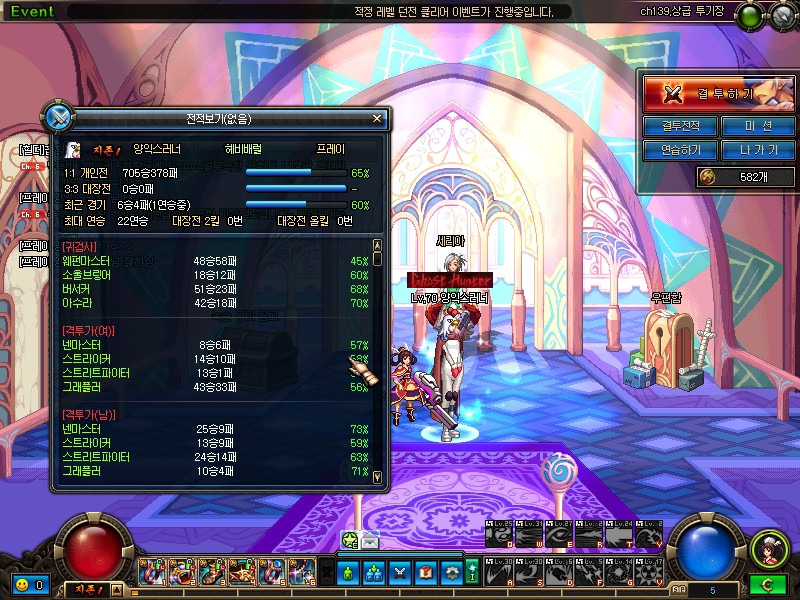This screenshot has width=800, height=600.
Task: Click the character portrait icon at bottom right
Action: click(x=769, y=548)
